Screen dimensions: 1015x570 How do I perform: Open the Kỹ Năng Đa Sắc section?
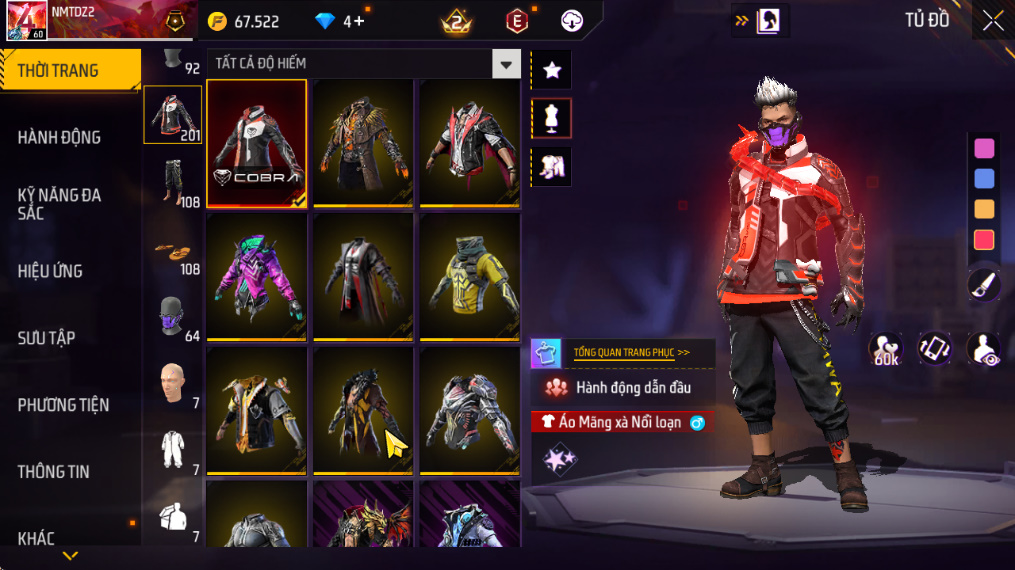tap(60, 204)
